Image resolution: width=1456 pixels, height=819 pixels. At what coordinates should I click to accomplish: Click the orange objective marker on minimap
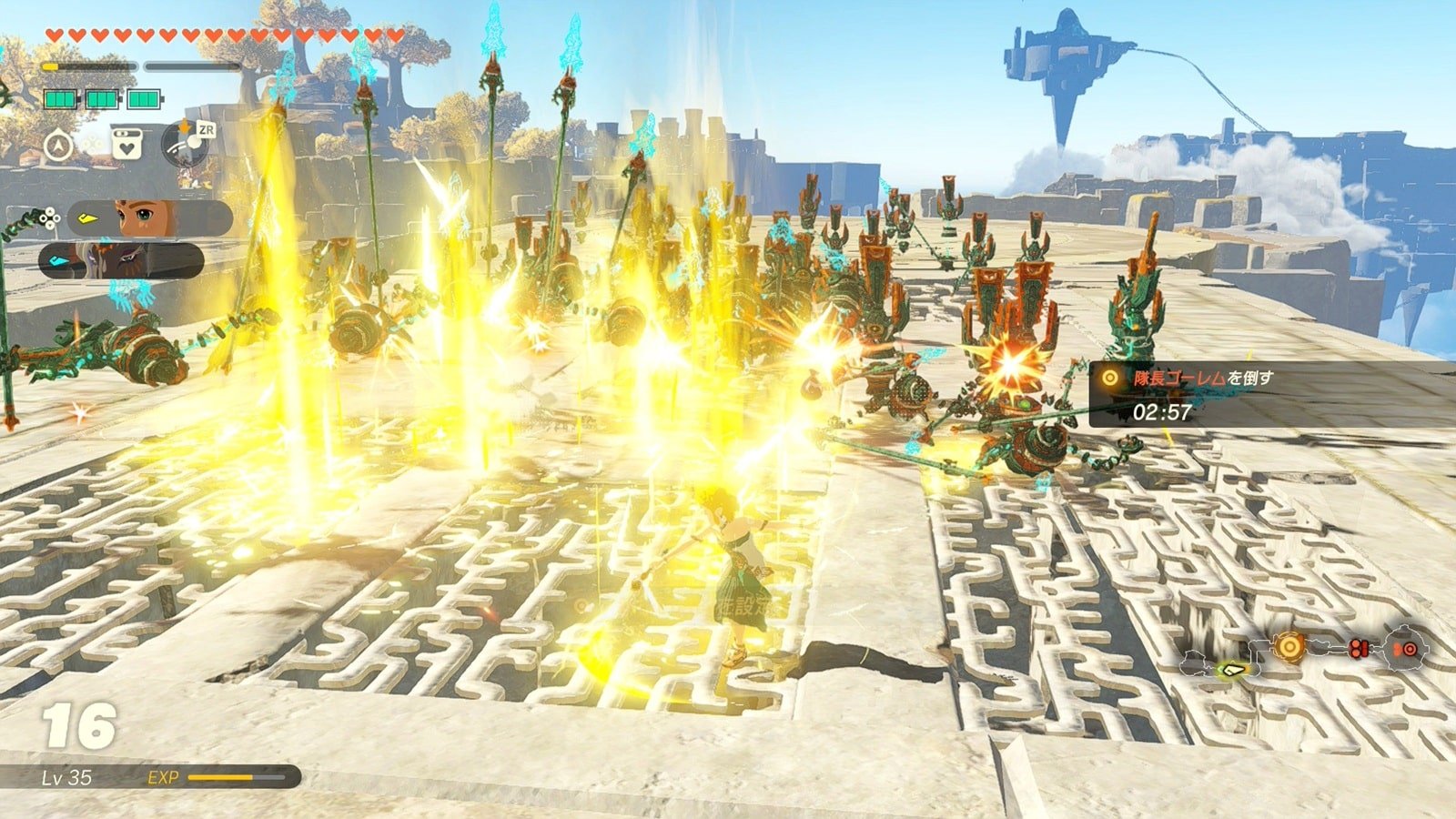[1289, 647]
